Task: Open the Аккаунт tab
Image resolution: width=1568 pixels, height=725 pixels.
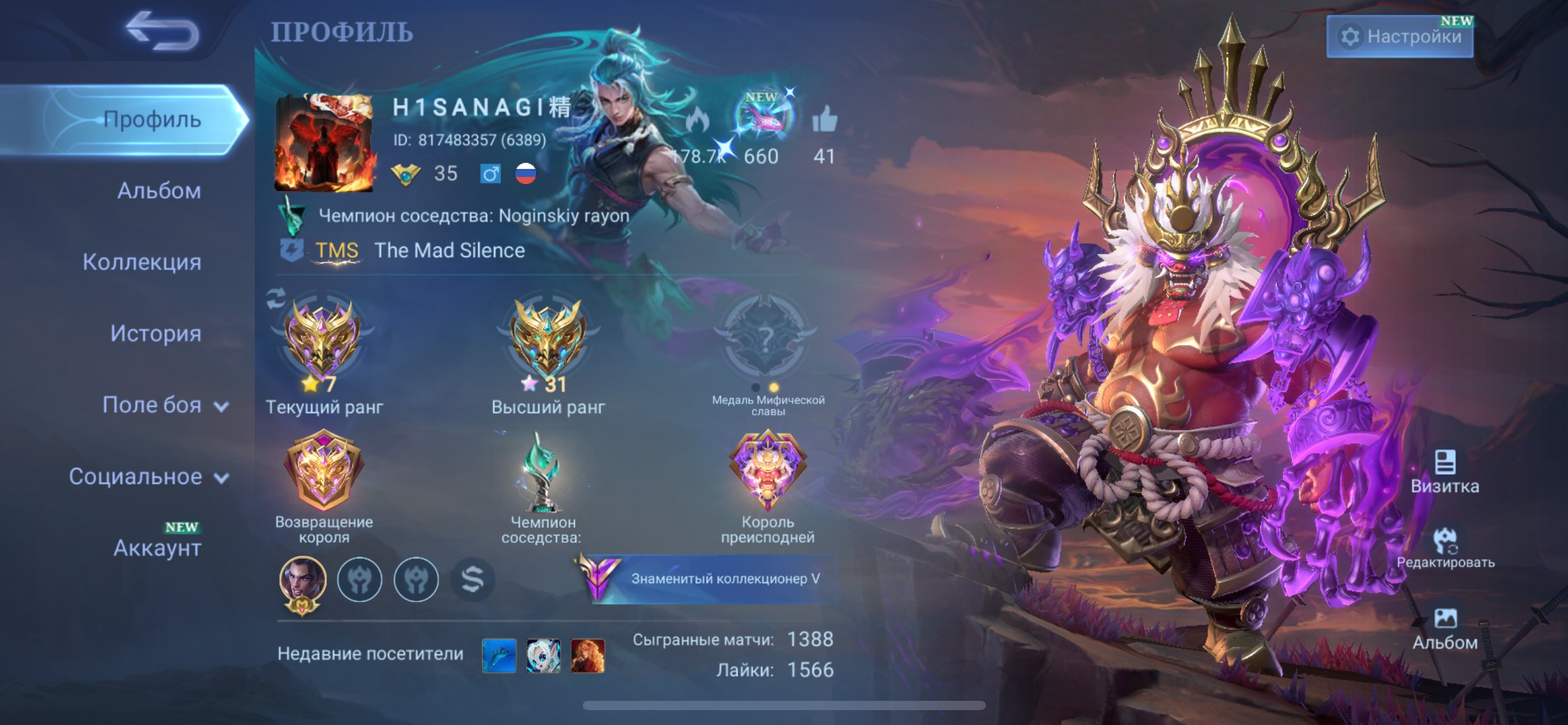Action: click(x=157, y=548)
